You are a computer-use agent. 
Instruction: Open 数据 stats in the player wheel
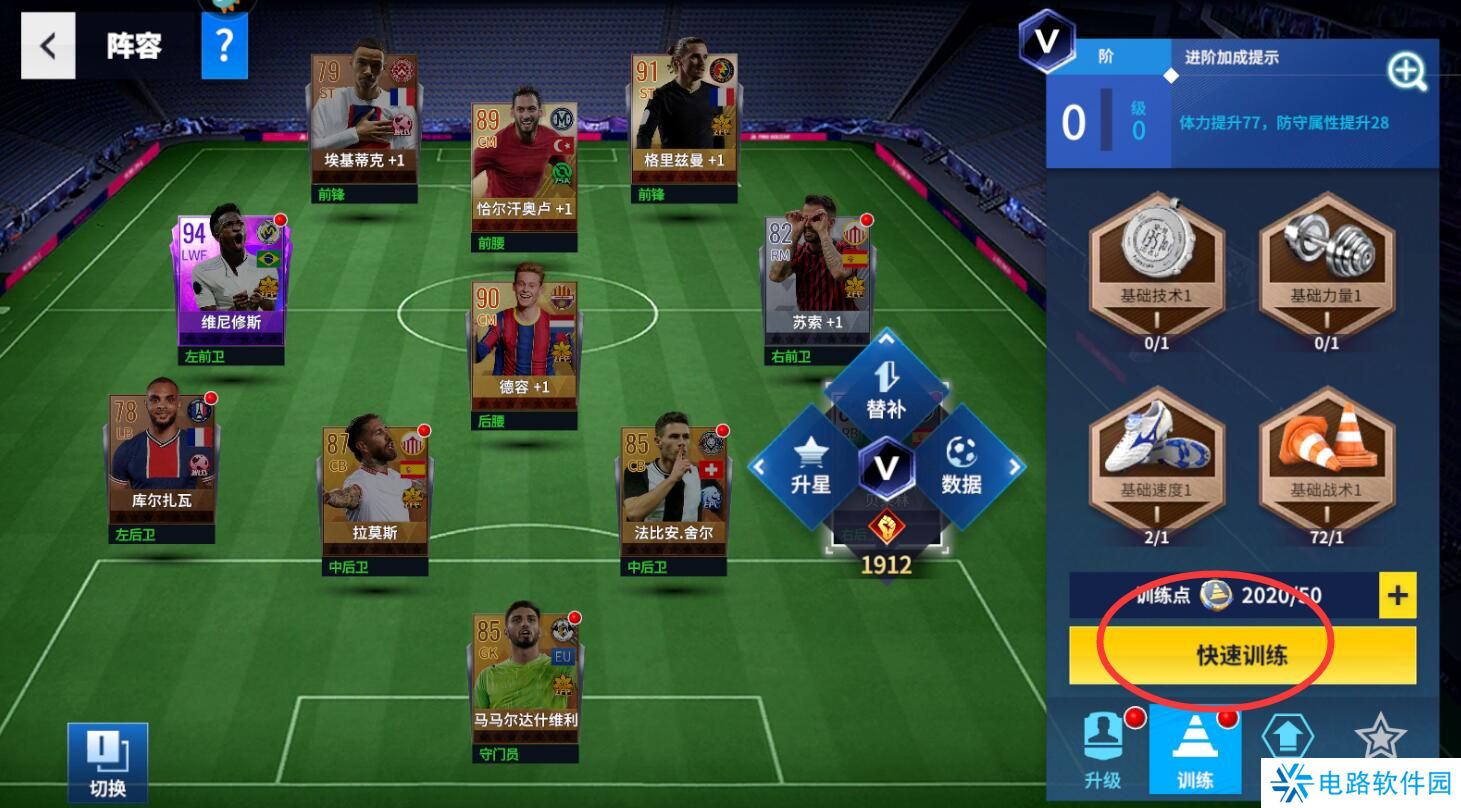pyautogui.click(x=961, y=467)
